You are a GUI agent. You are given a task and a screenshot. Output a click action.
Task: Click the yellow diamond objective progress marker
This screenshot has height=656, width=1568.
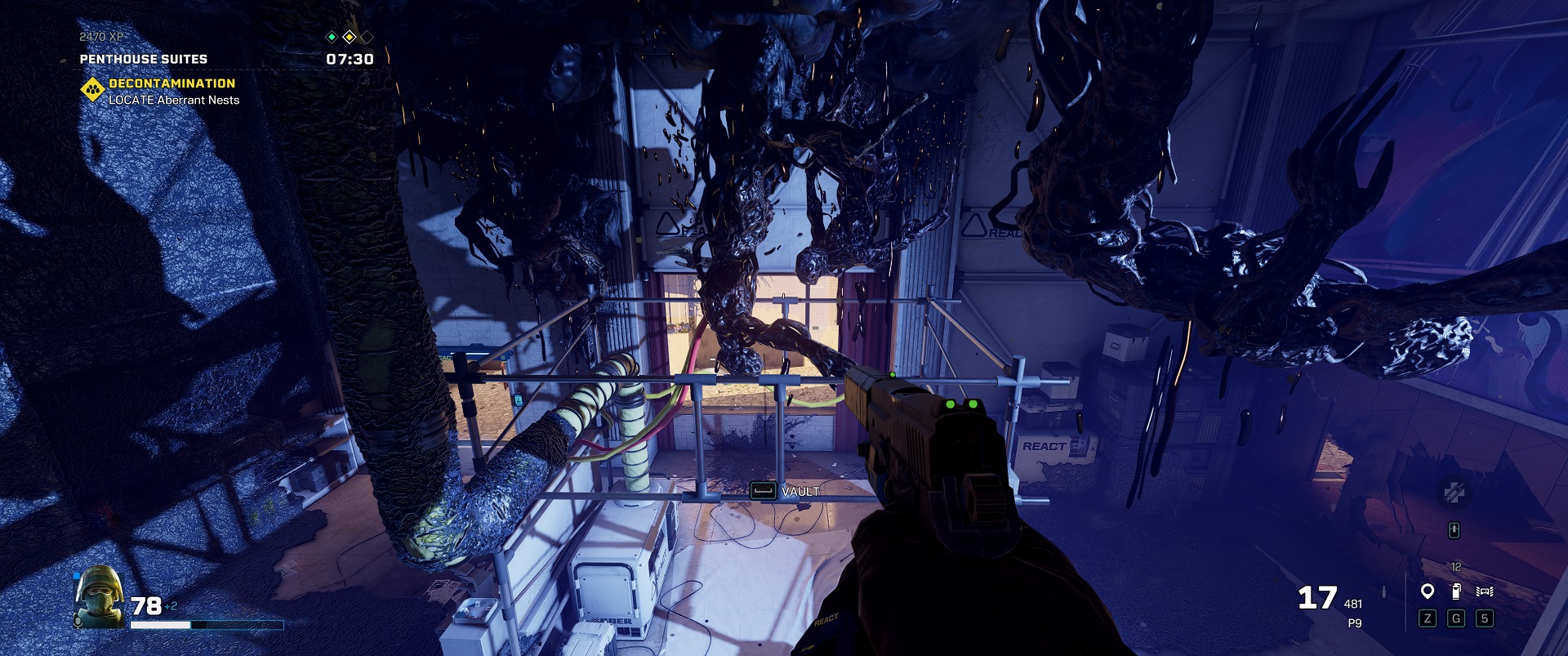[x=349, y=37]
